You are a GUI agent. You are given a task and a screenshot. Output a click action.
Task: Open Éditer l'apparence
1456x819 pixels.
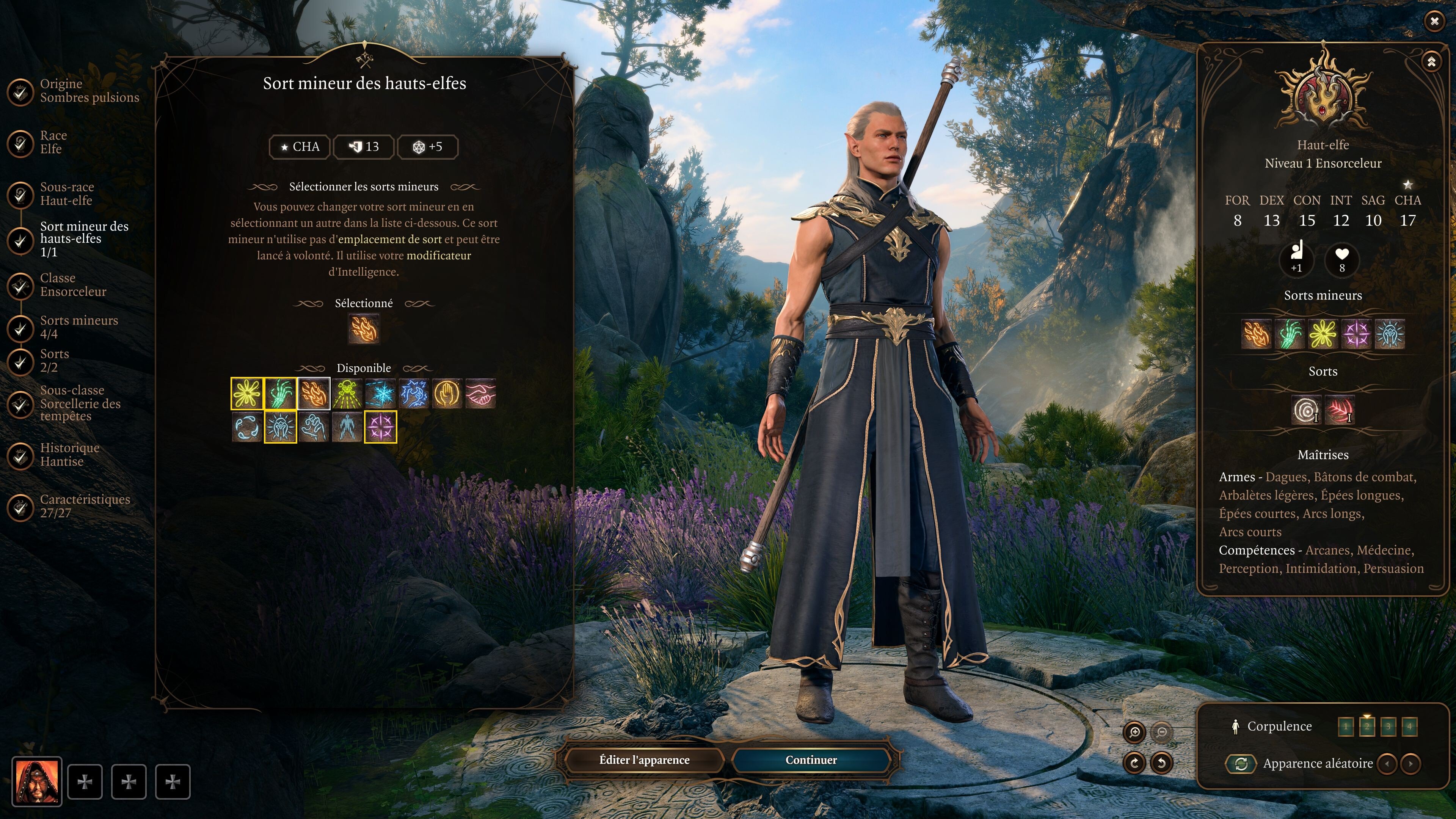644,760
